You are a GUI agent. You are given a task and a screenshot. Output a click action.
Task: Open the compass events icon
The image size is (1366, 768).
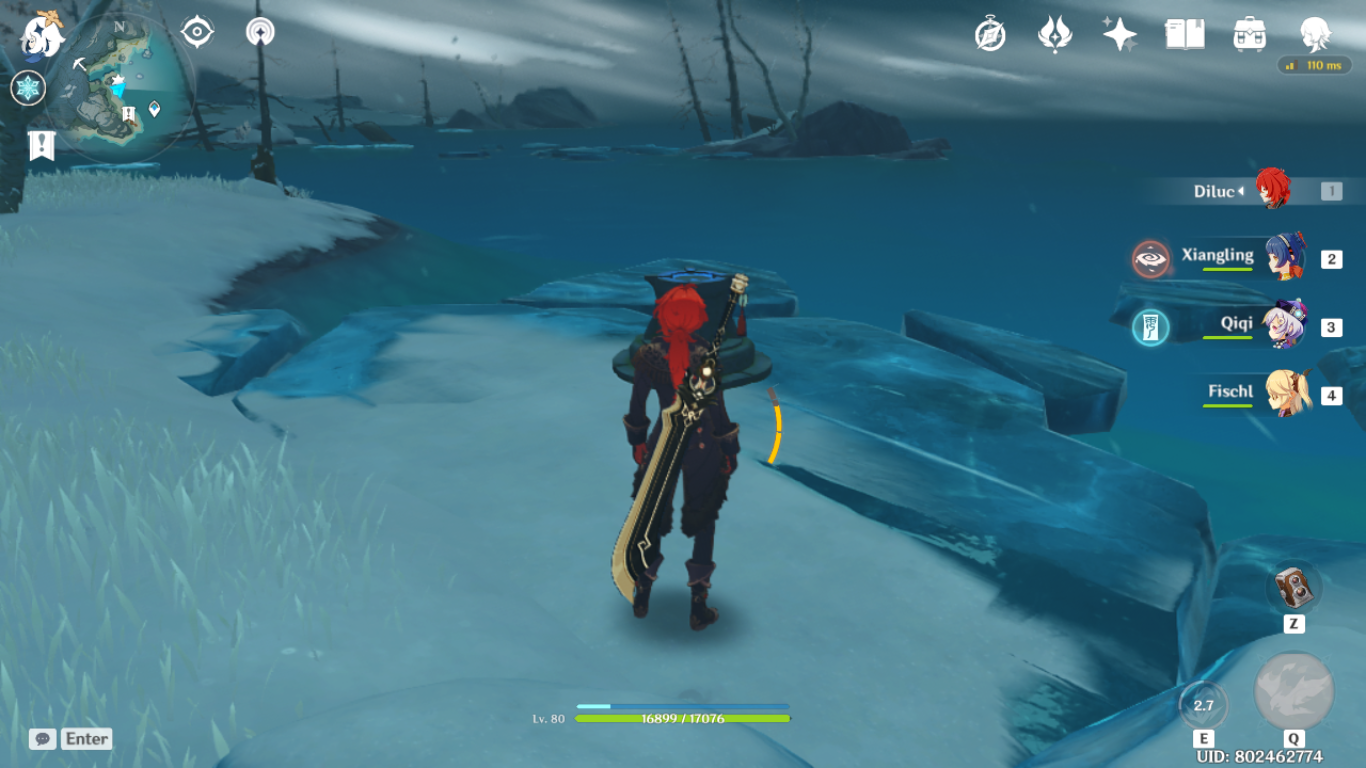point(990,35)
